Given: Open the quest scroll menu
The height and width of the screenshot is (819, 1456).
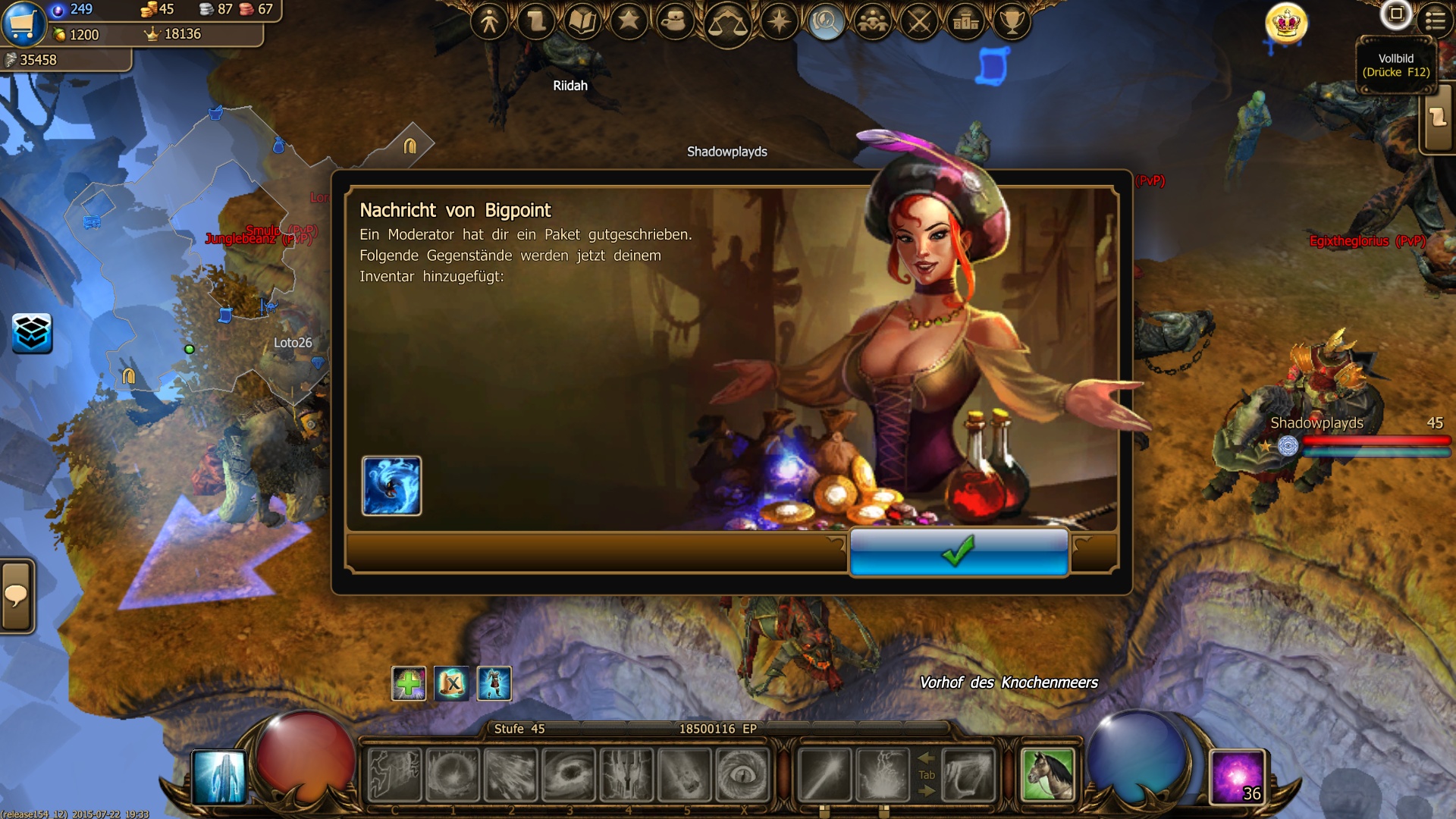Looking at the screenshot, I should pyautogui.click(x=536, y=21).
